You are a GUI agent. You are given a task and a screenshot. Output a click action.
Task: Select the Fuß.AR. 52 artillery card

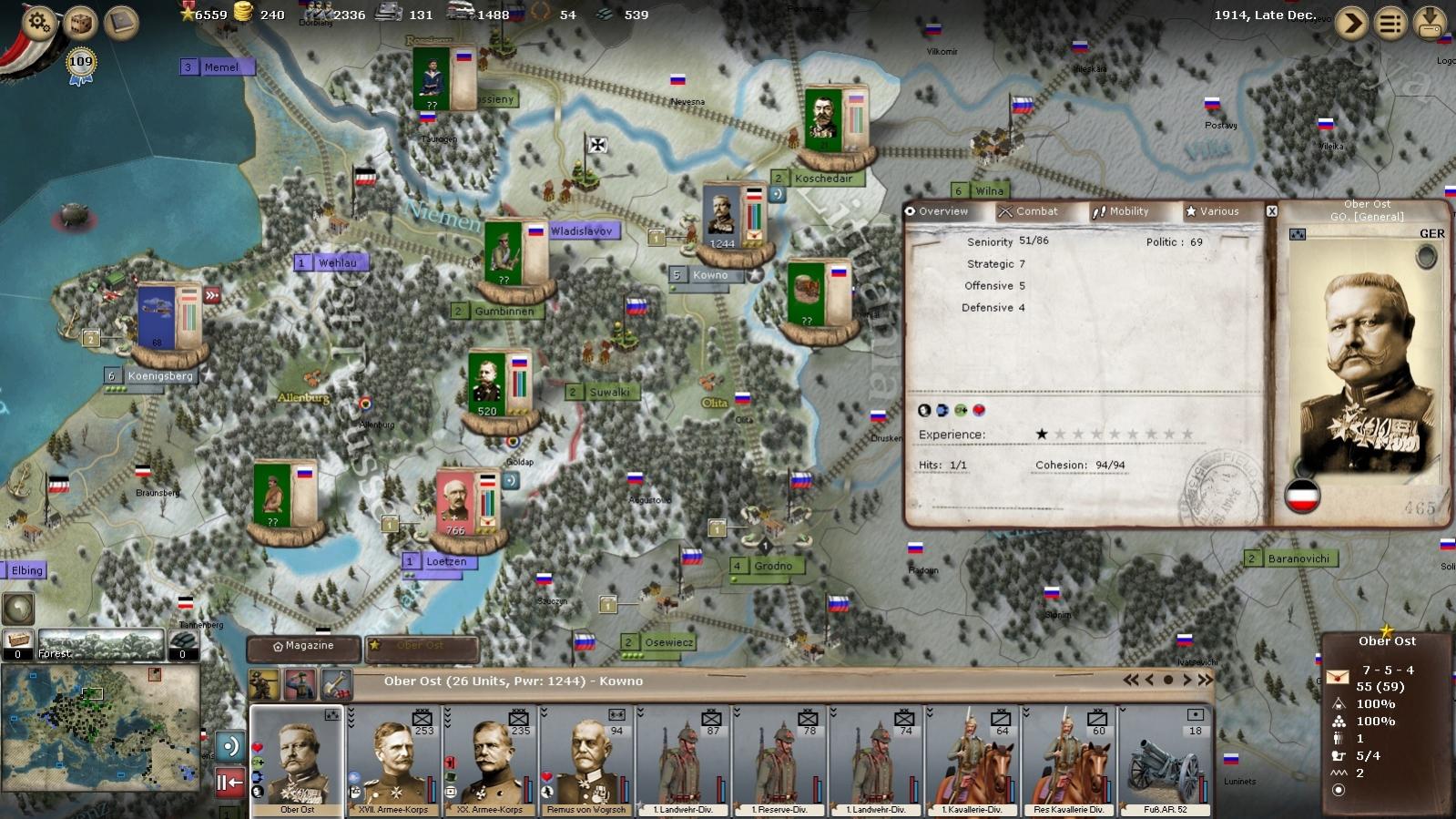point(1166,762)
